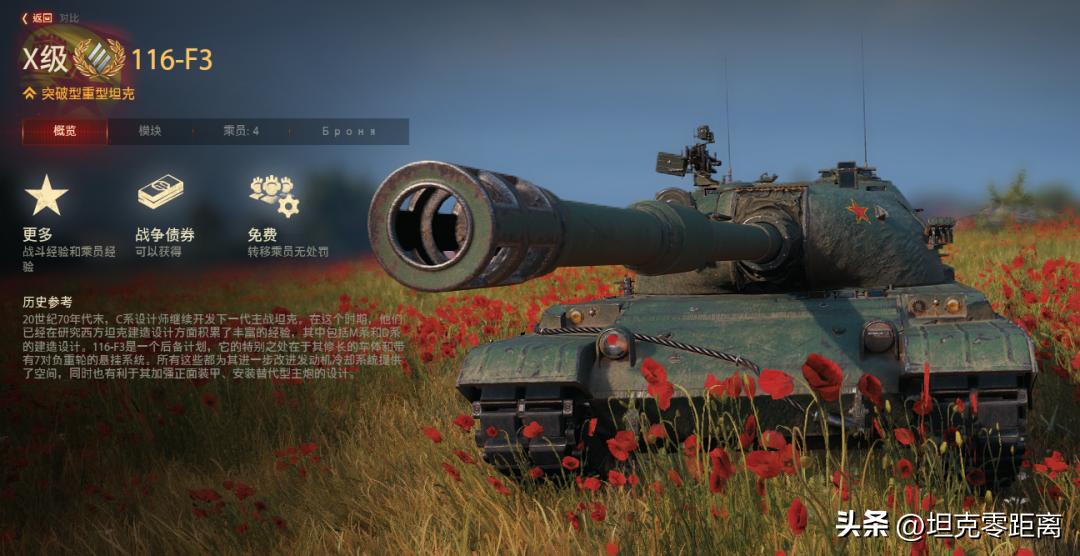
Task: Select the Броня armor tab
Action: [x=348, y=131]
